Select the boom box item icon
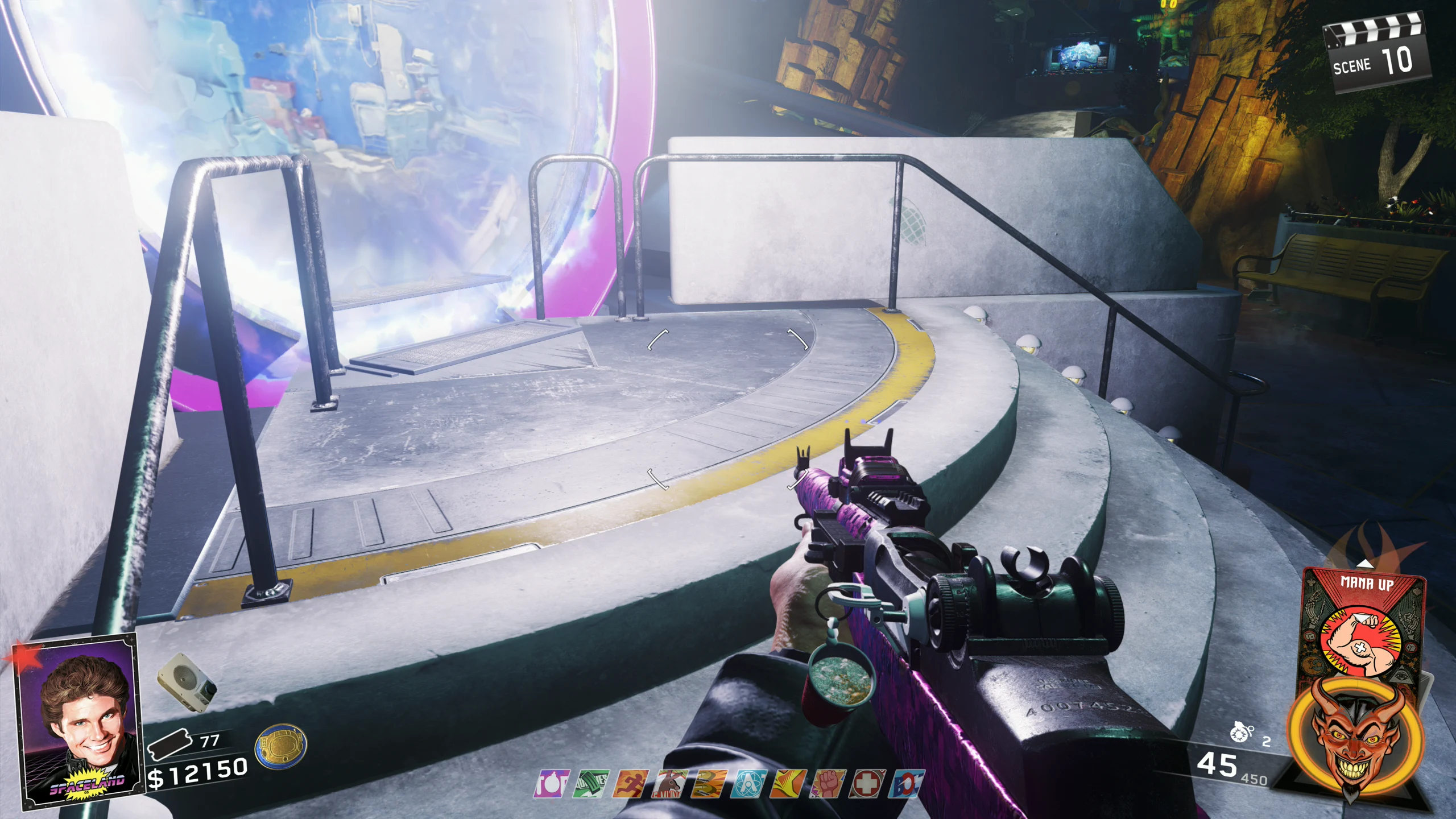Viewport: 1456px width, 819px height. click(187, 680)
